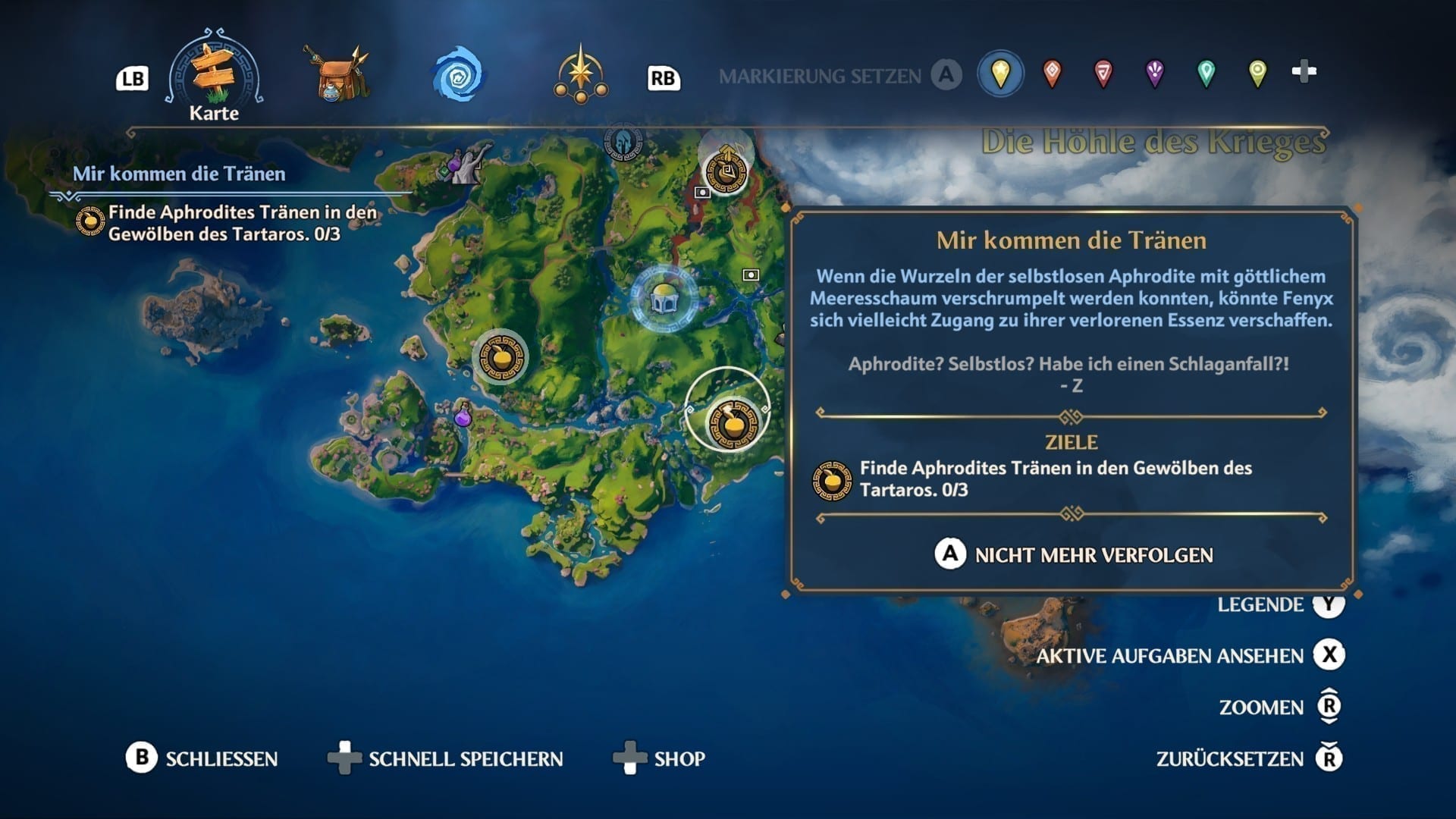This screenshot has width=1456, height=819.
Task: Select the yellow map marker pin
Action: (x=1000, y=74)
